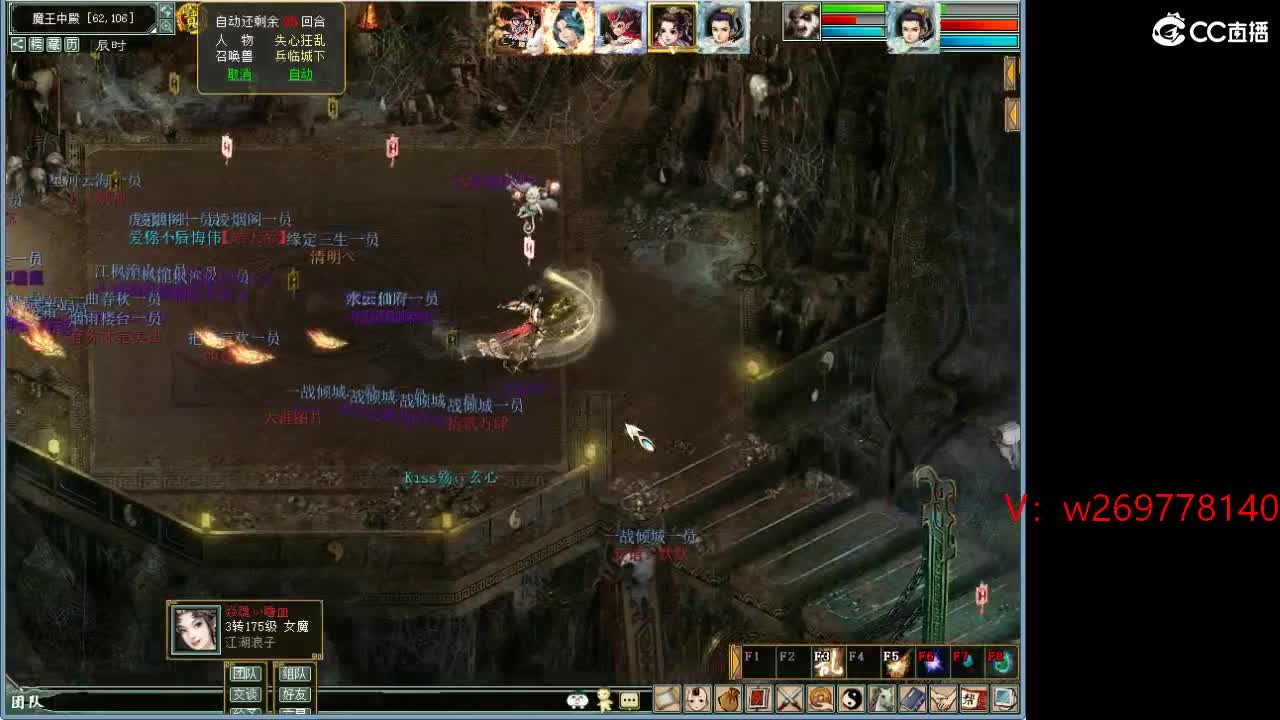This screenshot has width=1280, height=720.
Task: Open the 帮 guild icon
Action: click(977, 698)
